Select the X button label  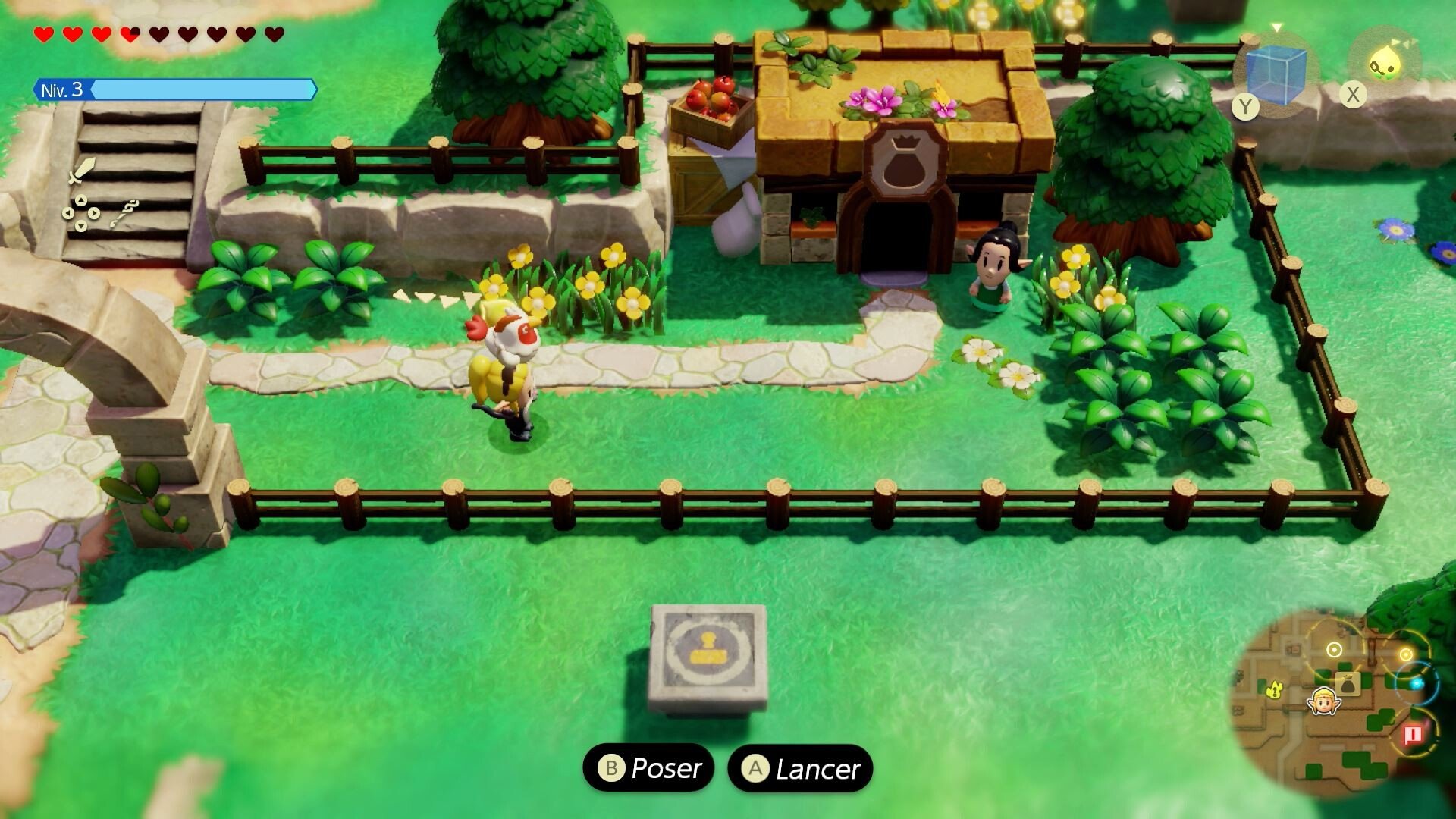coord(1354,95)
